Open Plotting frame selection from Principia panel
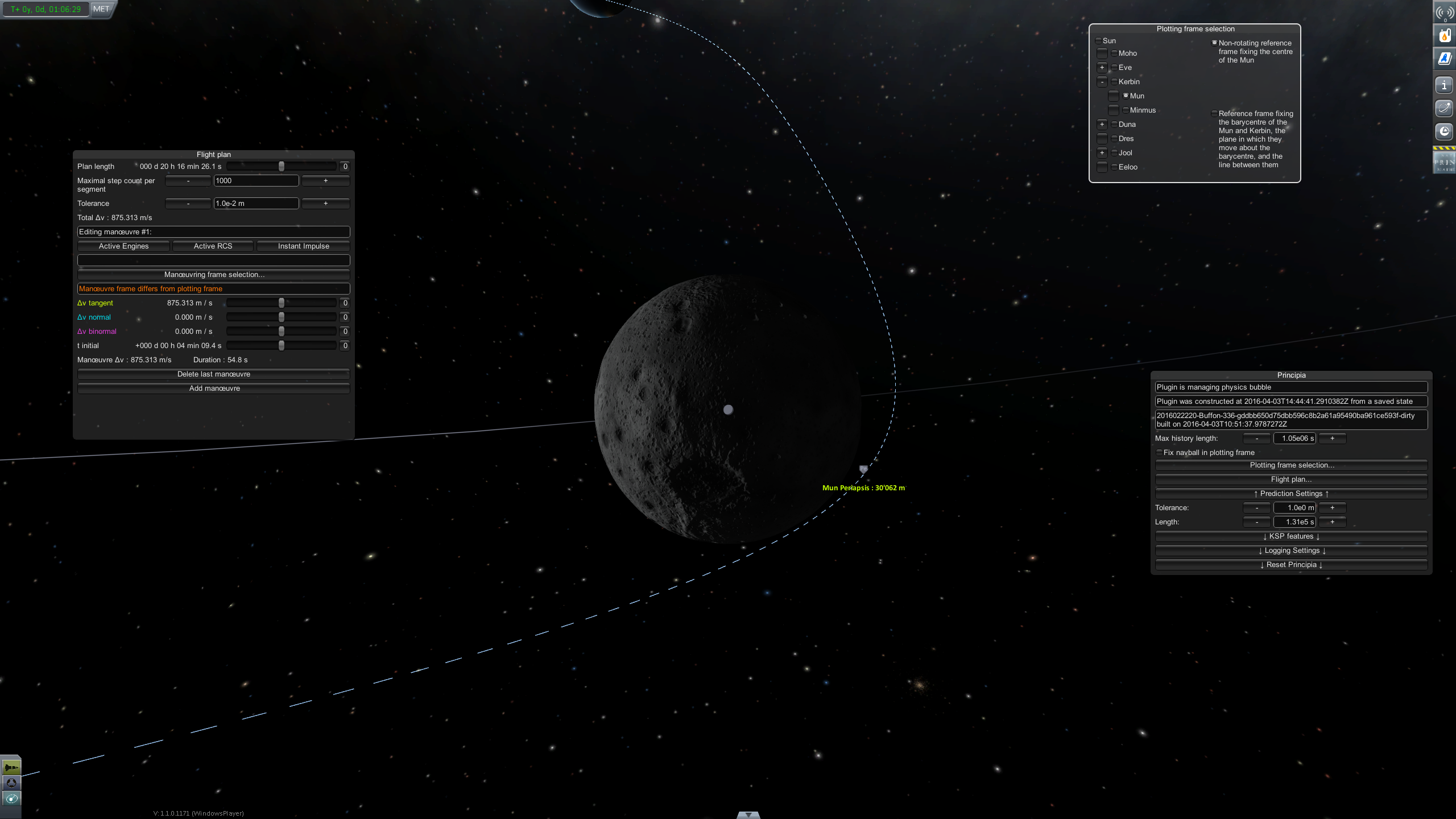The width and height of the screenshot is (1456, 819). (x=1291, y=465)
